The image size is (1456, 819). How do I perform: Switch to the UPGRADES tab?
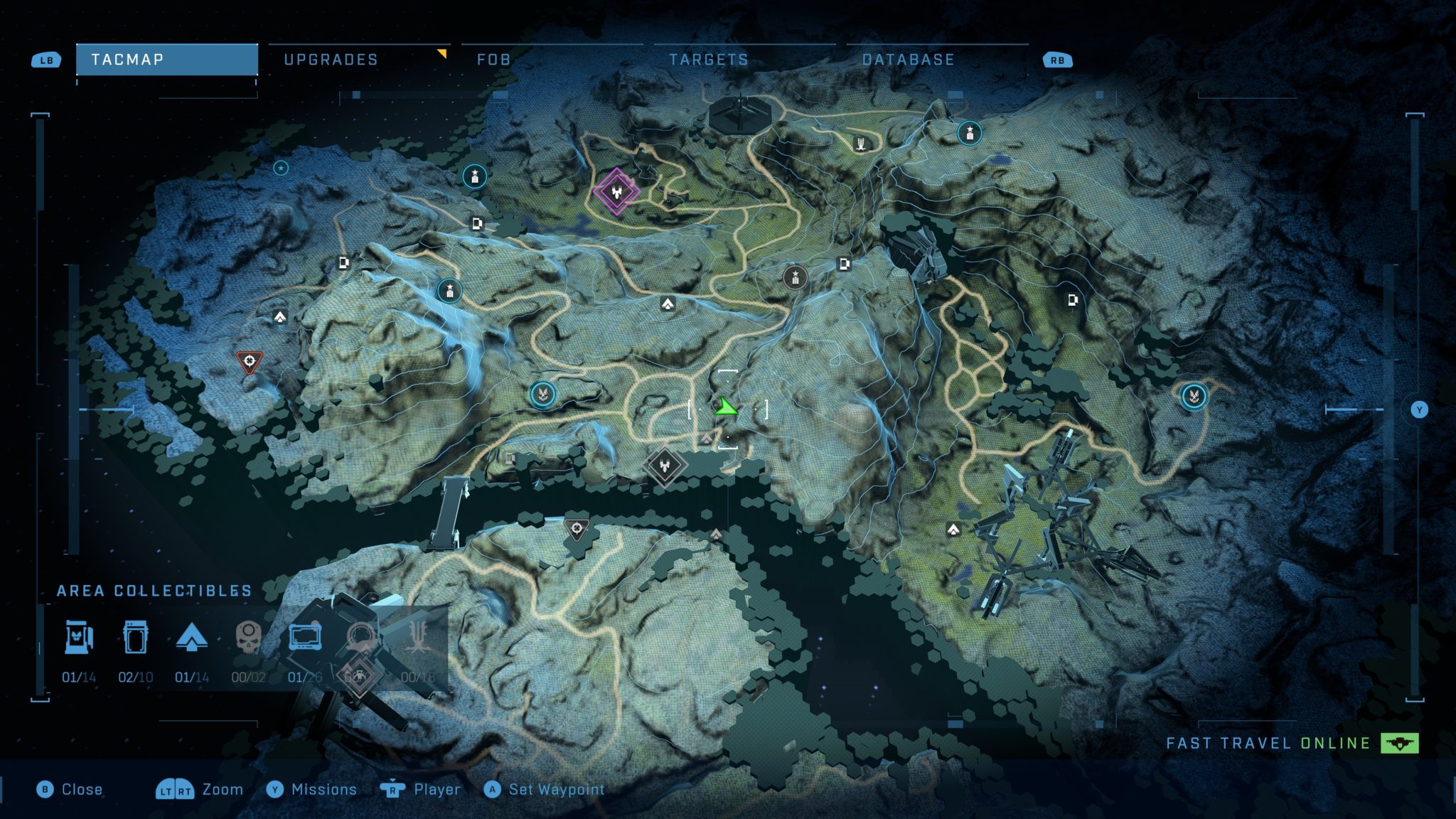pos(331,60)
